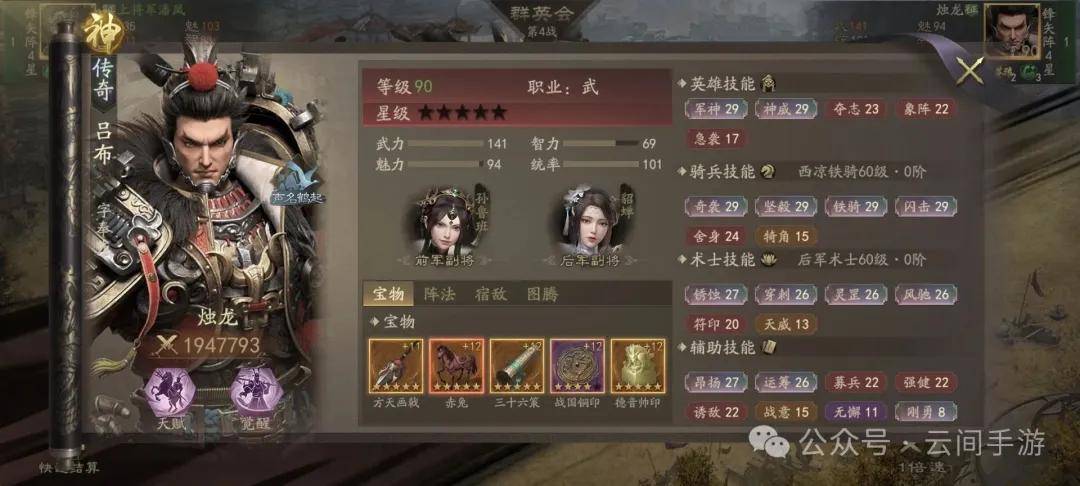Close the hero detail panel
The image size is (1080, 486).
pos(970,71)
